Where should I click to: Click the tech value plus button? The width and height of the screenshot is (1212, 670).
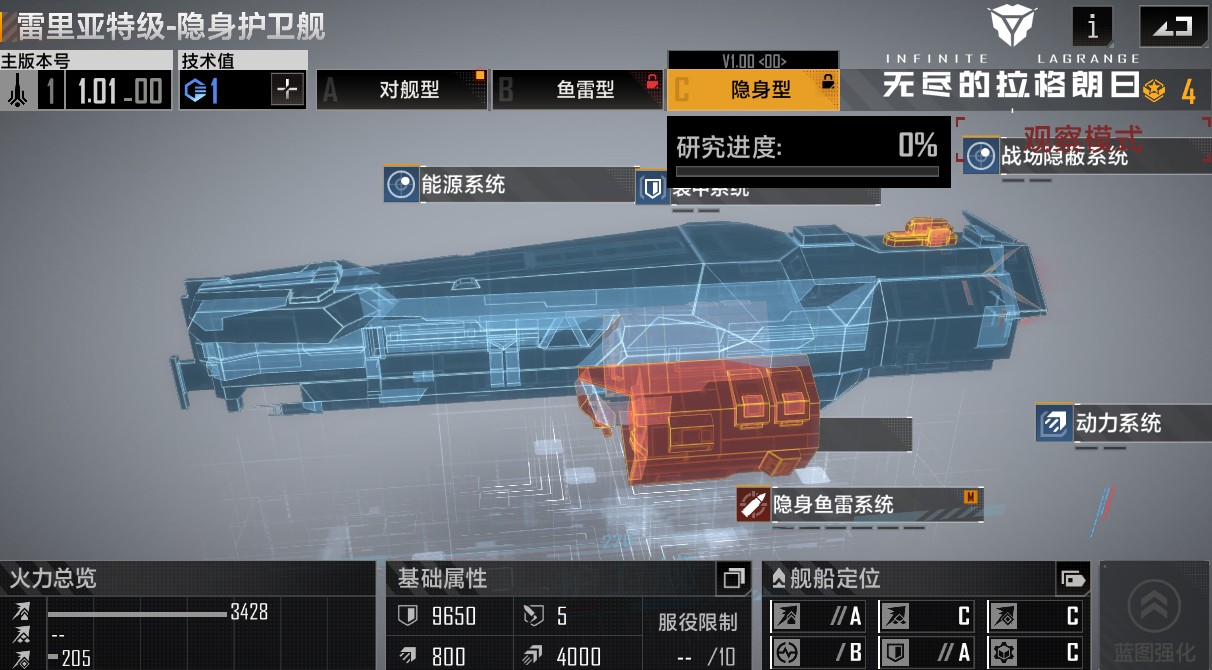tap(287, 91)
